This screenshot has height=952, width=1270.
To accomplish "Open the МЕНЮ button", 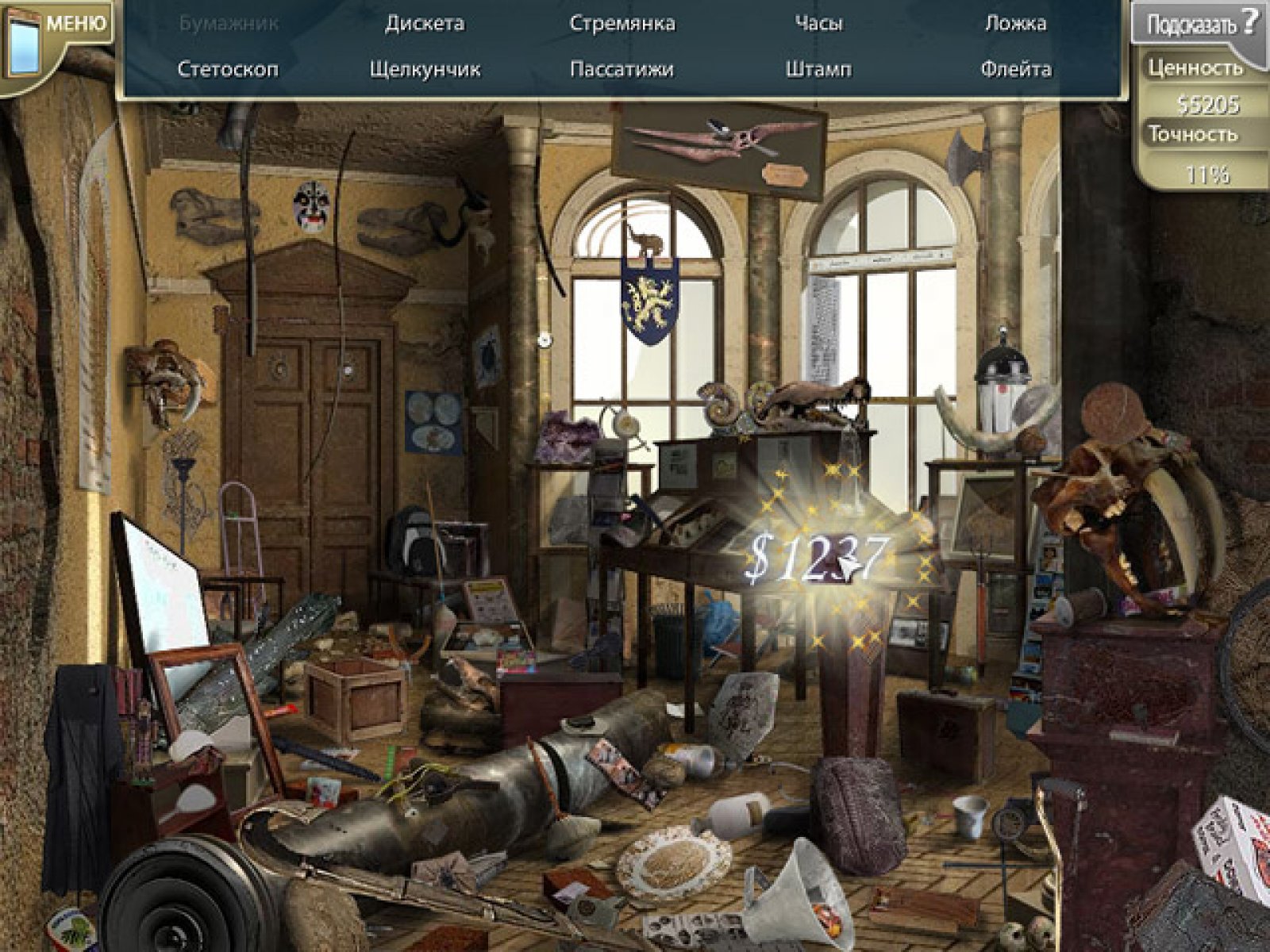I will [x=74, y=23].
